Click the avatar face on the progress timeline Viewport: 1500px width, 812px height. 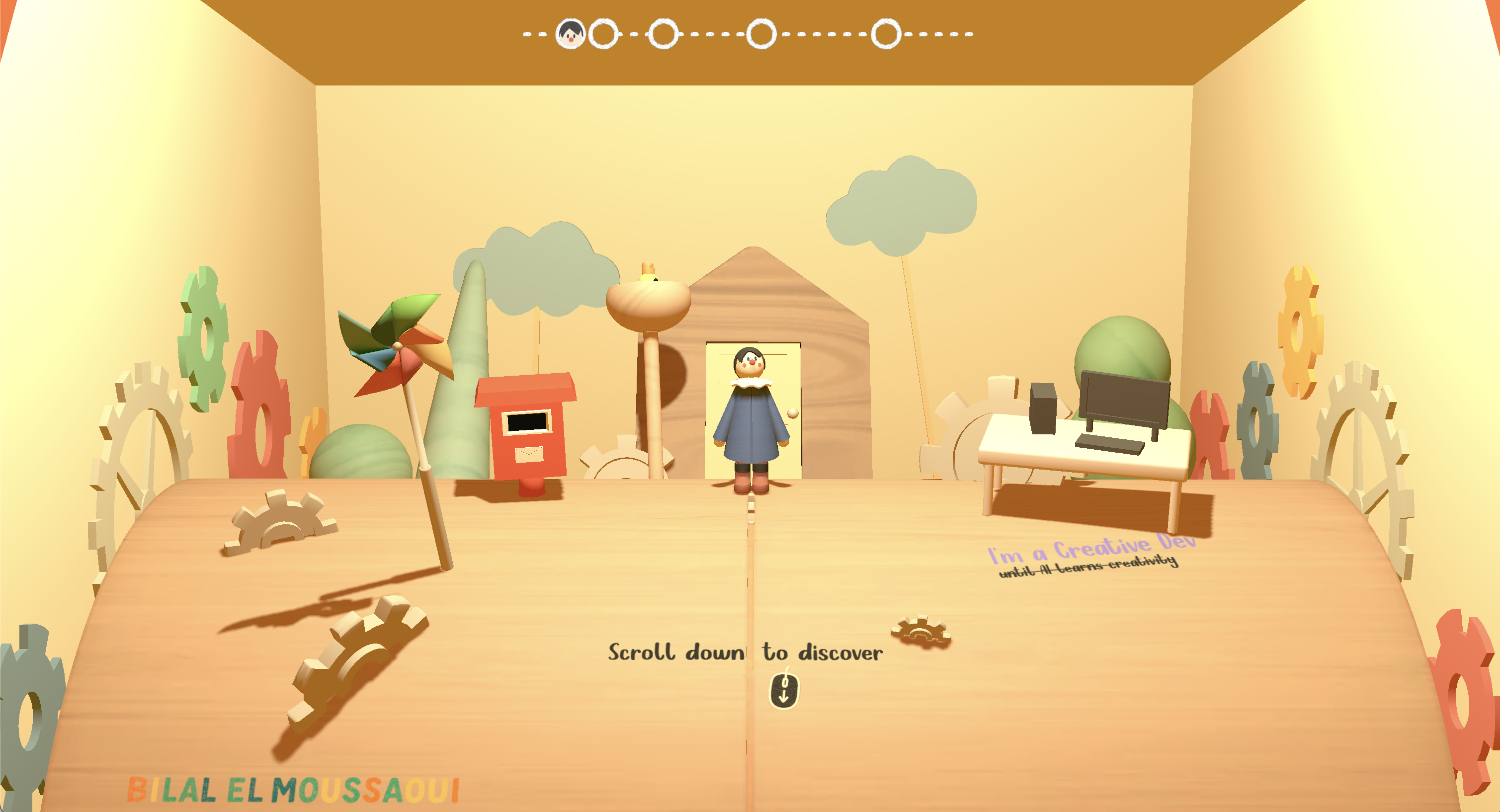tap(570, 34)
